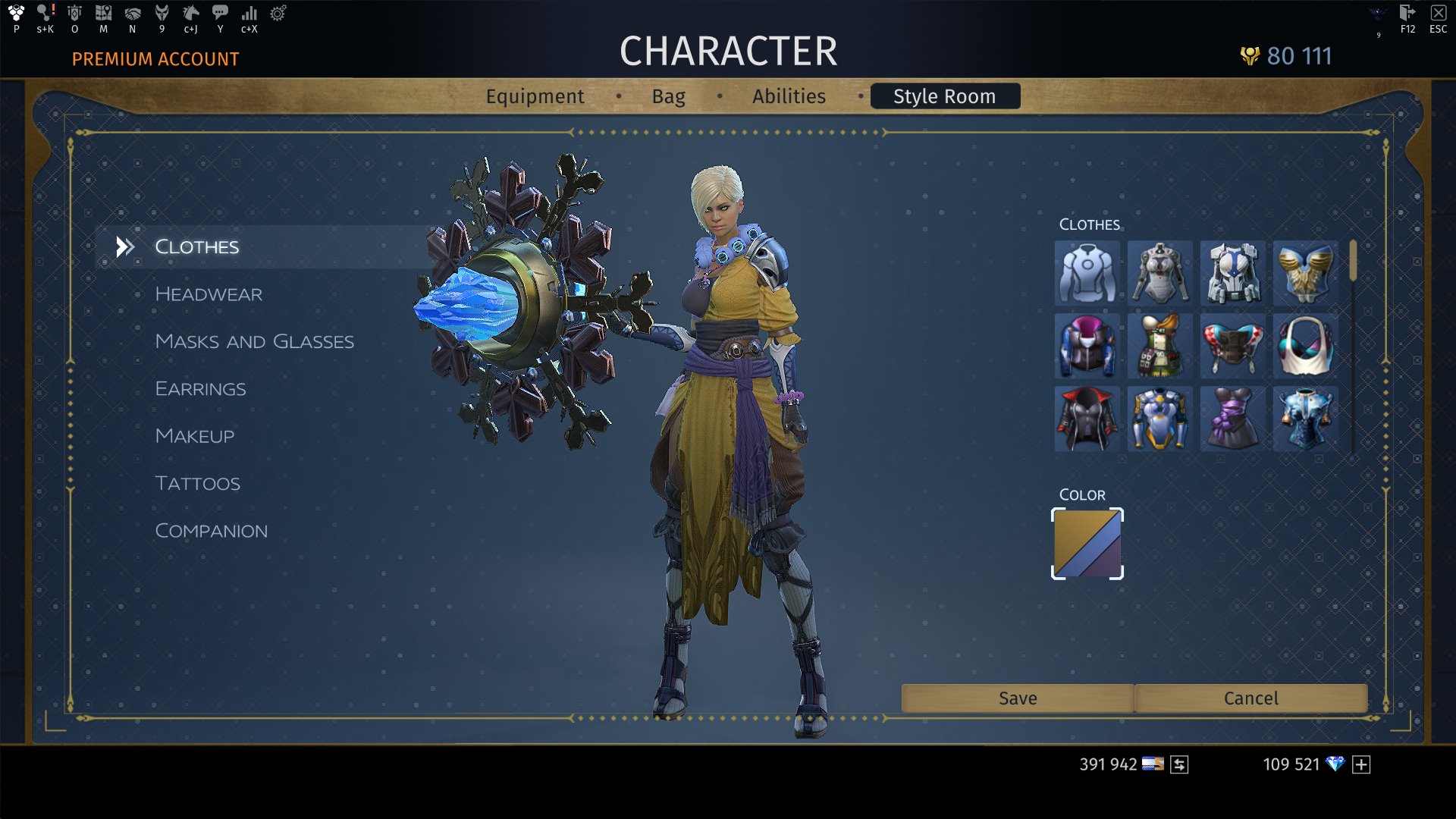
Task: Open the Color swatch picker
Action: pos(1087,543)
